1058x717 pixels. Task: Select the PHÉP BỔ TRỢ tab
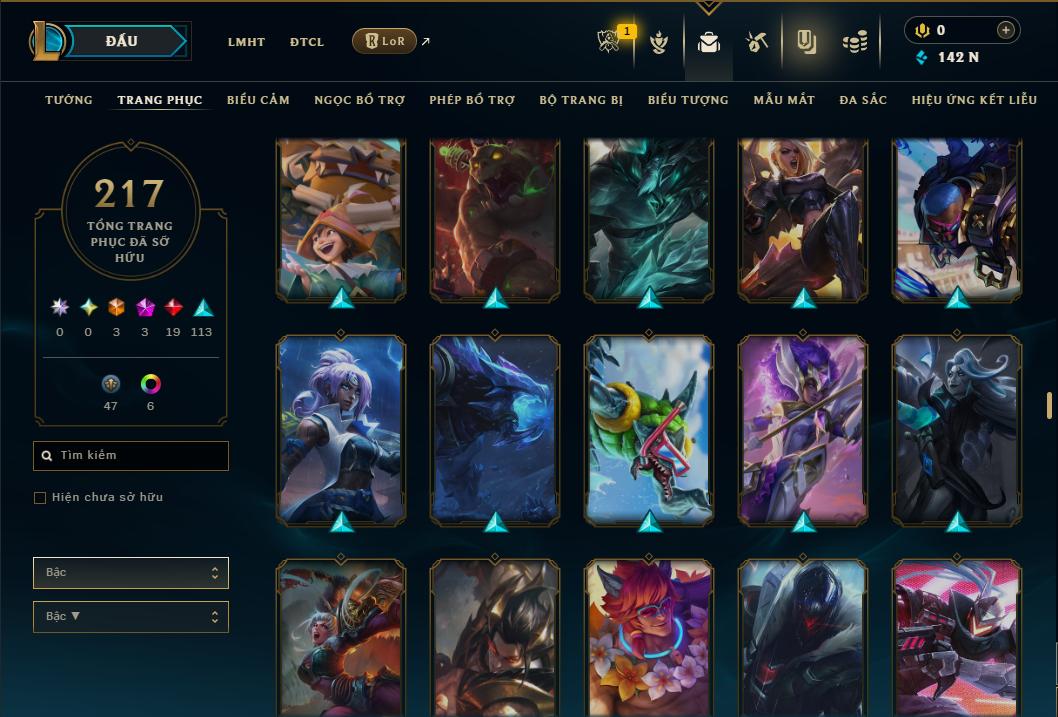[x=472, y=100]
